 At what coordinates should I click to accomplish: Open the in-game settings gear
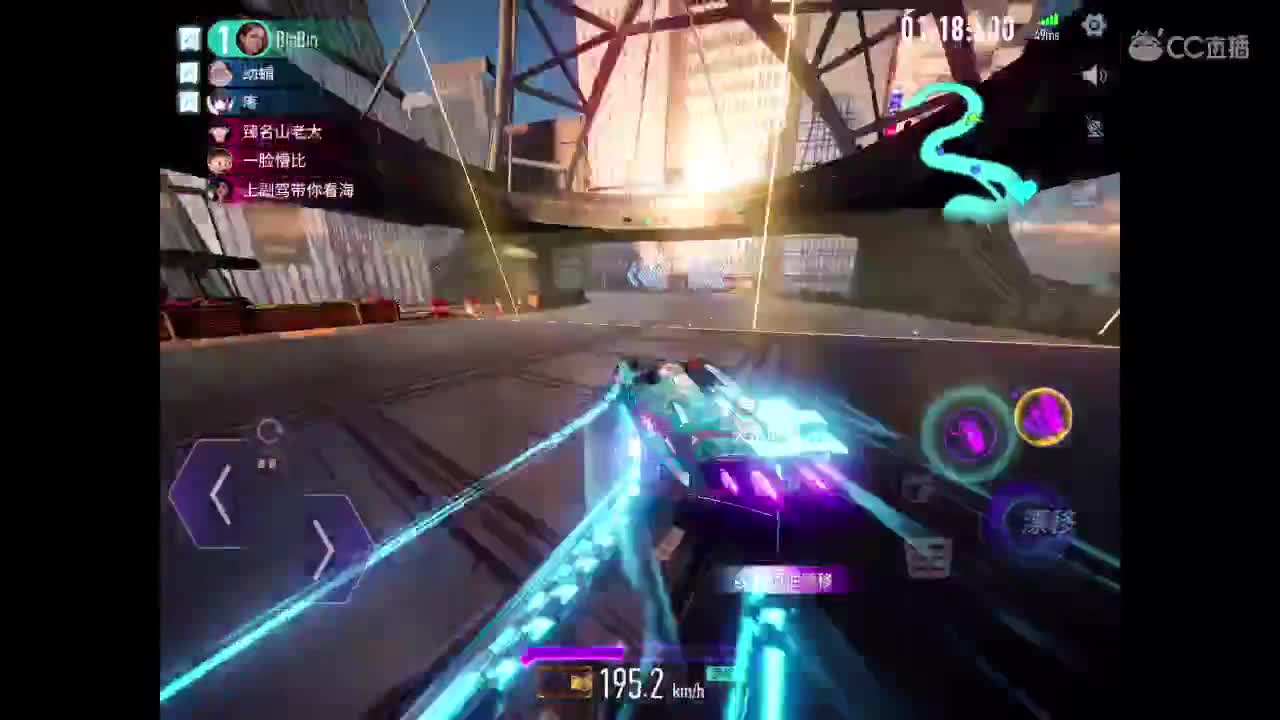coord(1094,25)
